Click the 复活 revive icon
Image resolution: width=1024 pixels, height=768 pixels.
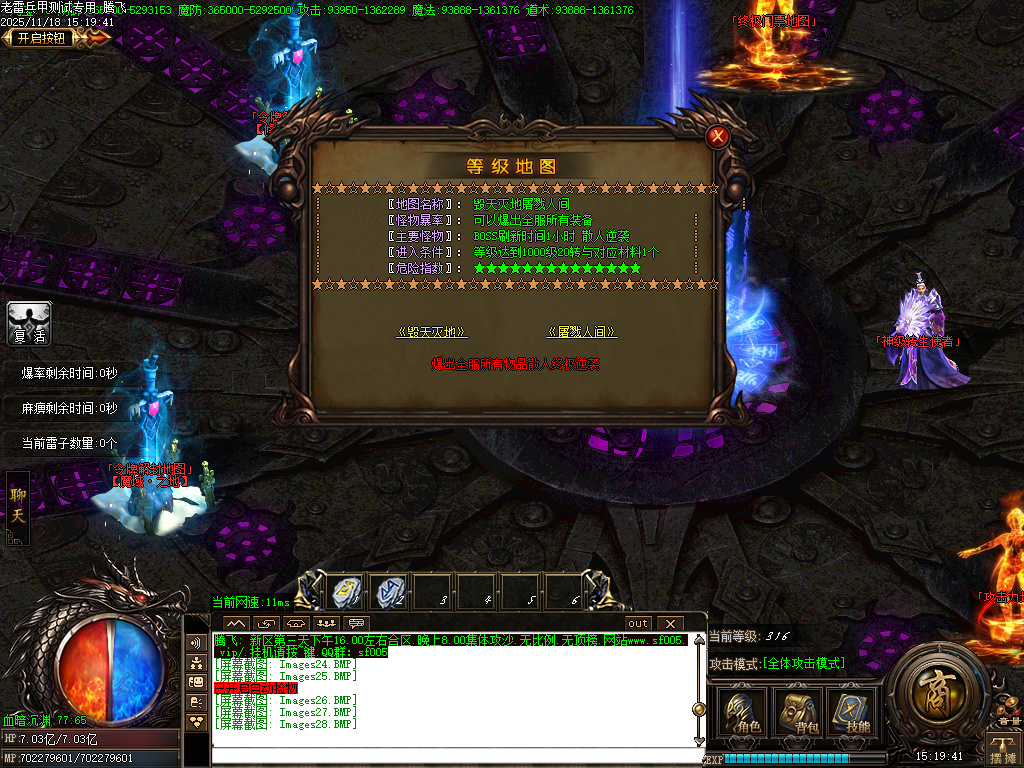click(29, 324)
